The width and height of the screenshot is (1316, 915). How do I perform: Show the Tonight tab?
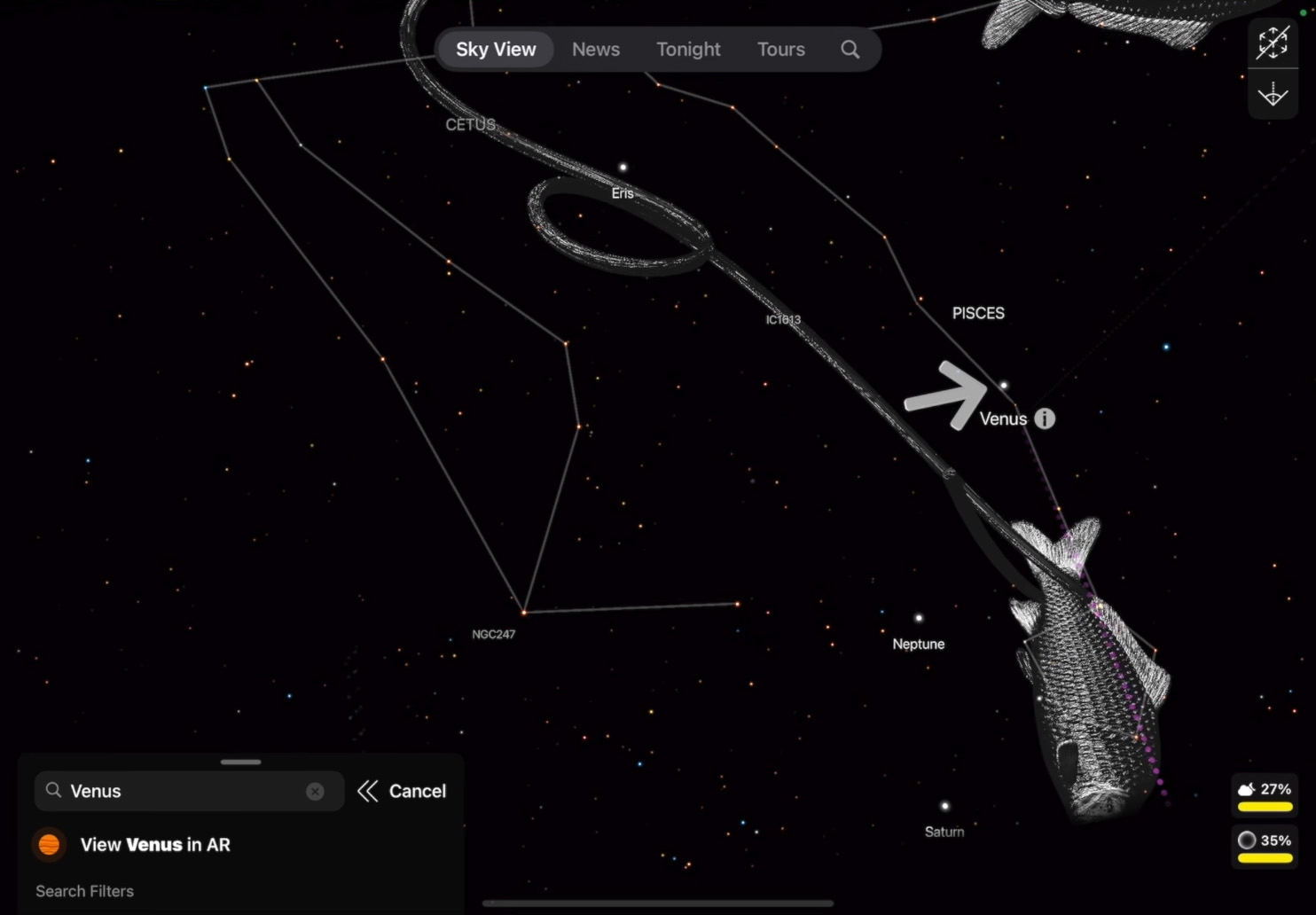[x=688, y=50]
